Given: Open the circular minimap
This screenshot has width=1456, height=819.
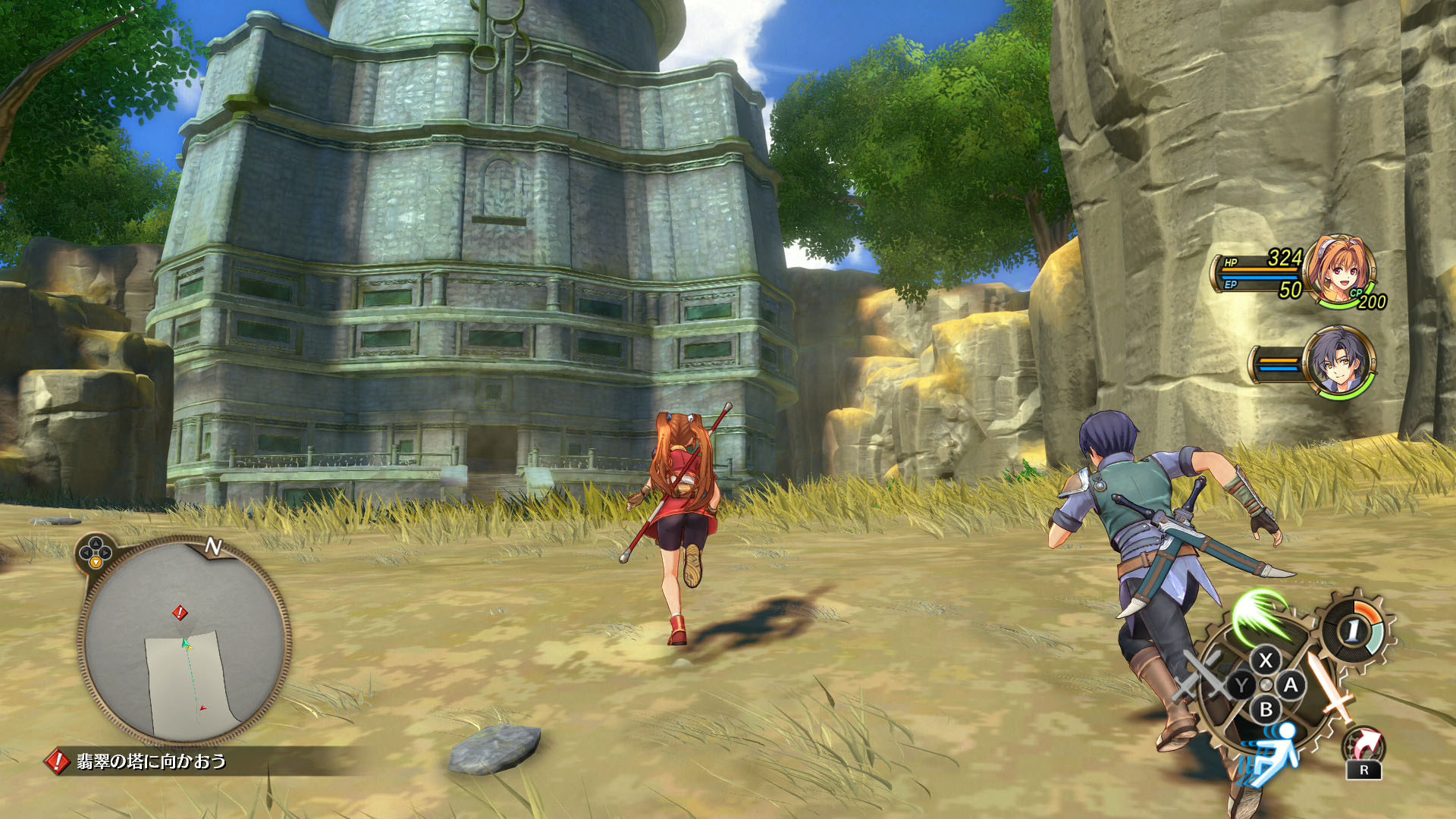Looking at the screenshot, I should (184, 642).
